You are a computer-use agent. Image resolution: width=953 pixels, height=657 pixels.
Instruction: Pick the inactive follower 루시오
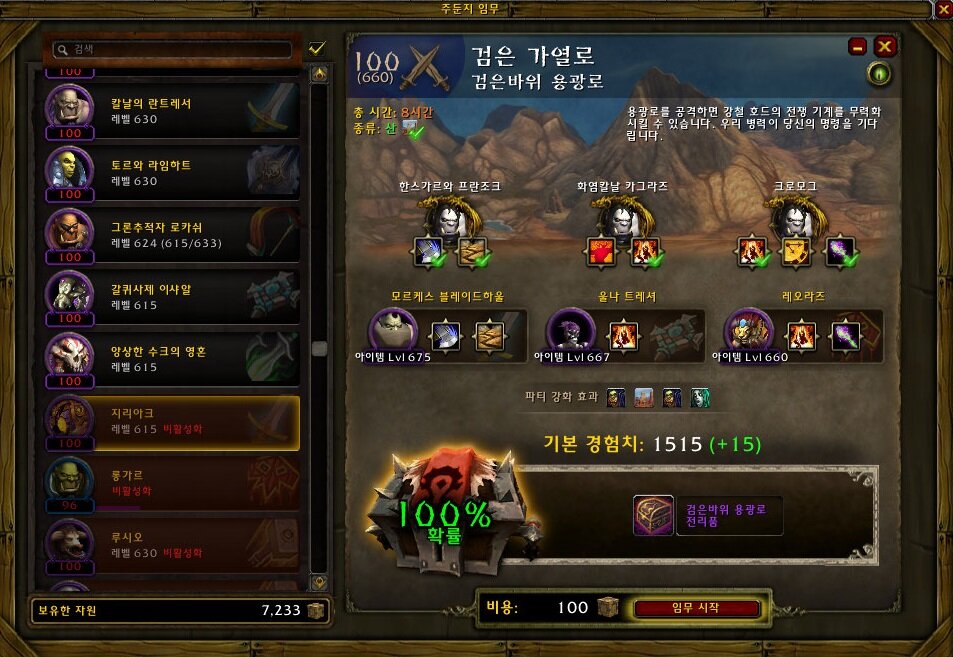coord(172,546)
